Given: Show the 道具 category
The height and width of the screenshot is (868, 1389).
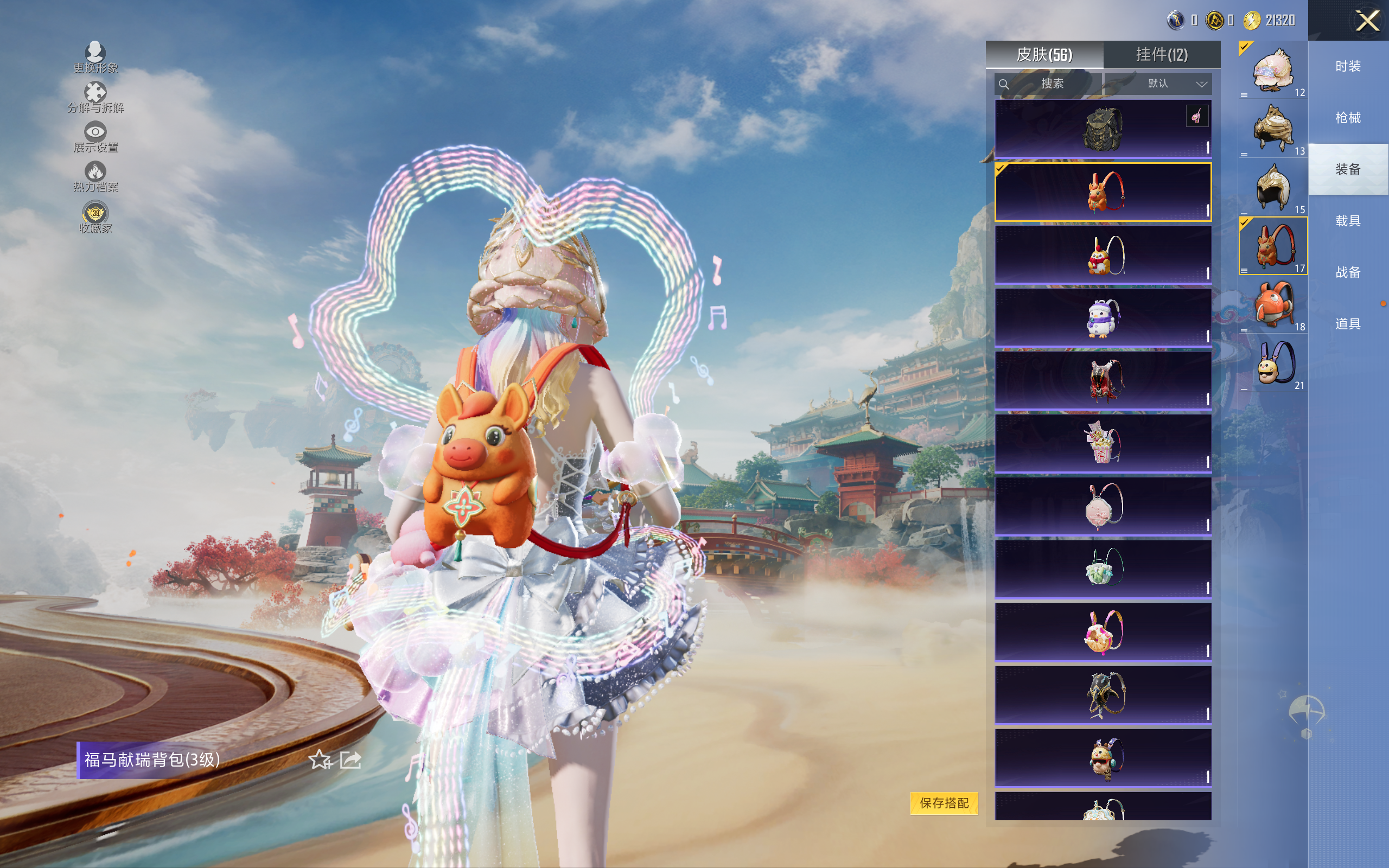Looking at the screenshot, I should pyautogui.click(x=1348, y=324).
